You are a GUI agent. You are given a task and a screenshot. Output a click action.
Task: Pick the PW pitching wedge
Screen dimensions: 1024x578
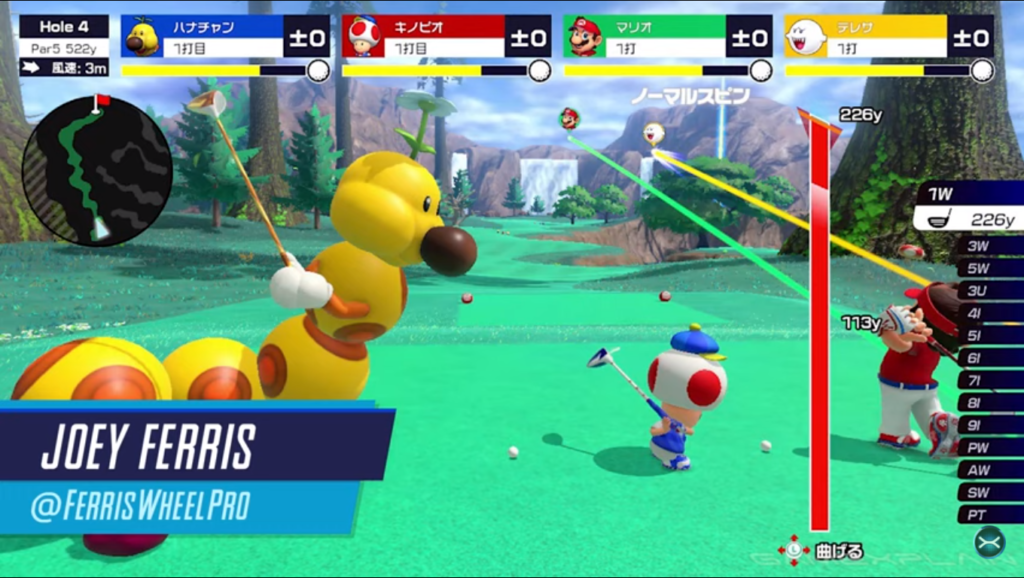(x=987, y=448)
